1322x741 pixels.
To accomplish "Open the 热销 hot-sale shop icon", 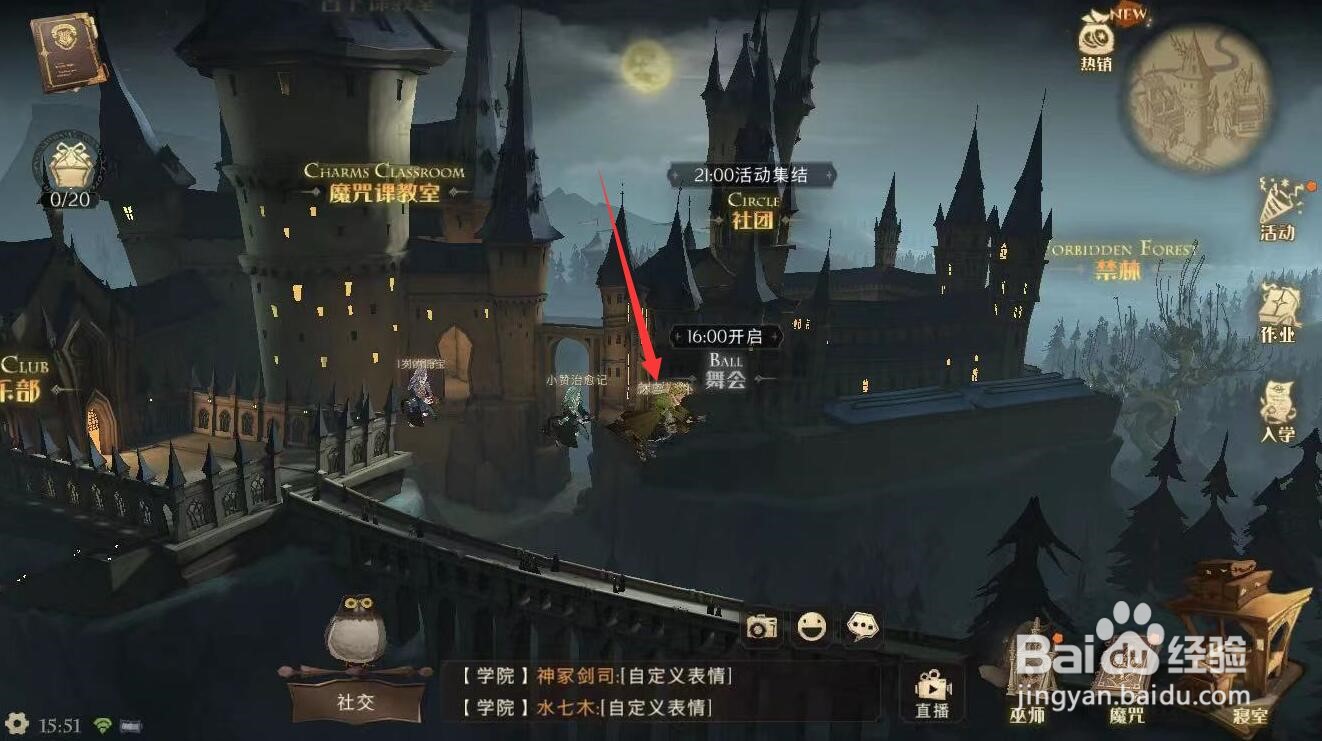I will pyautogui.click(x=1095, y=45).
